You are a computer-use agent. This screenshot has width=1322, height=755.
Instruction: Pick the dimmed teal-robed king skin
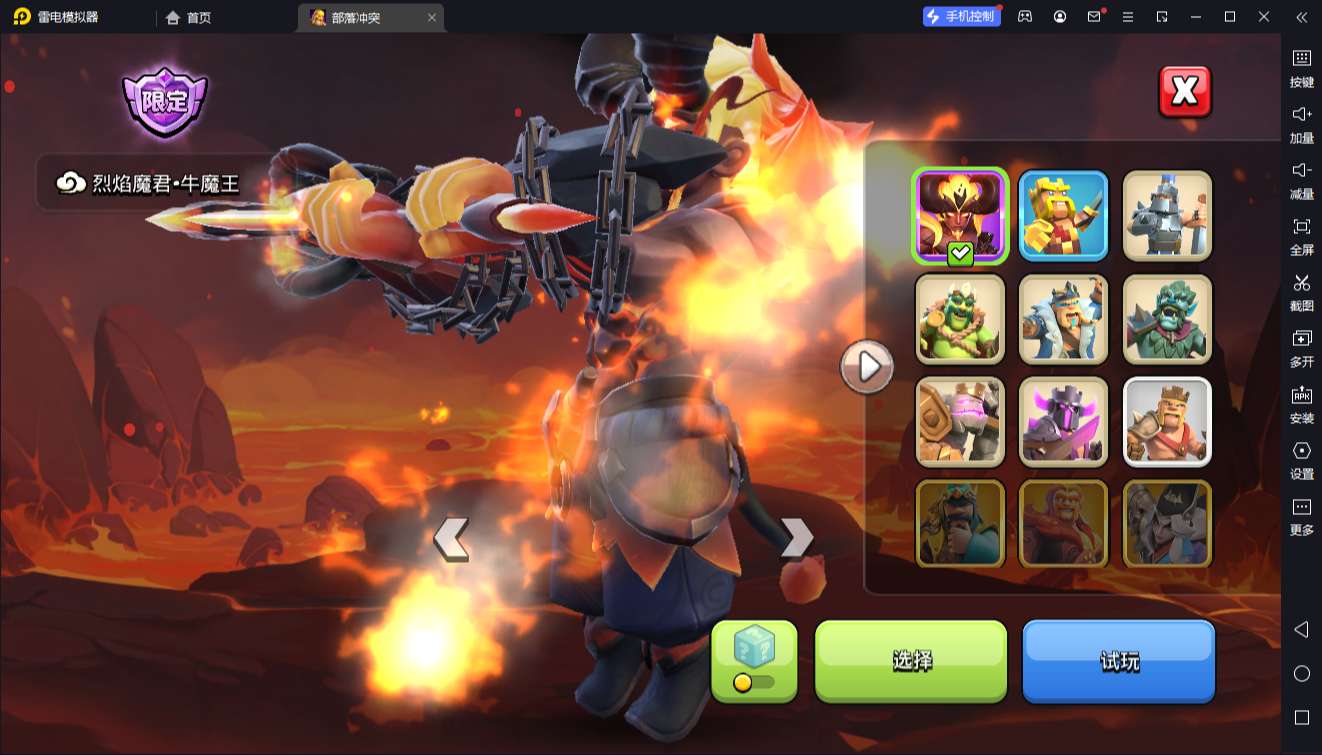click(x=960, y=524)
